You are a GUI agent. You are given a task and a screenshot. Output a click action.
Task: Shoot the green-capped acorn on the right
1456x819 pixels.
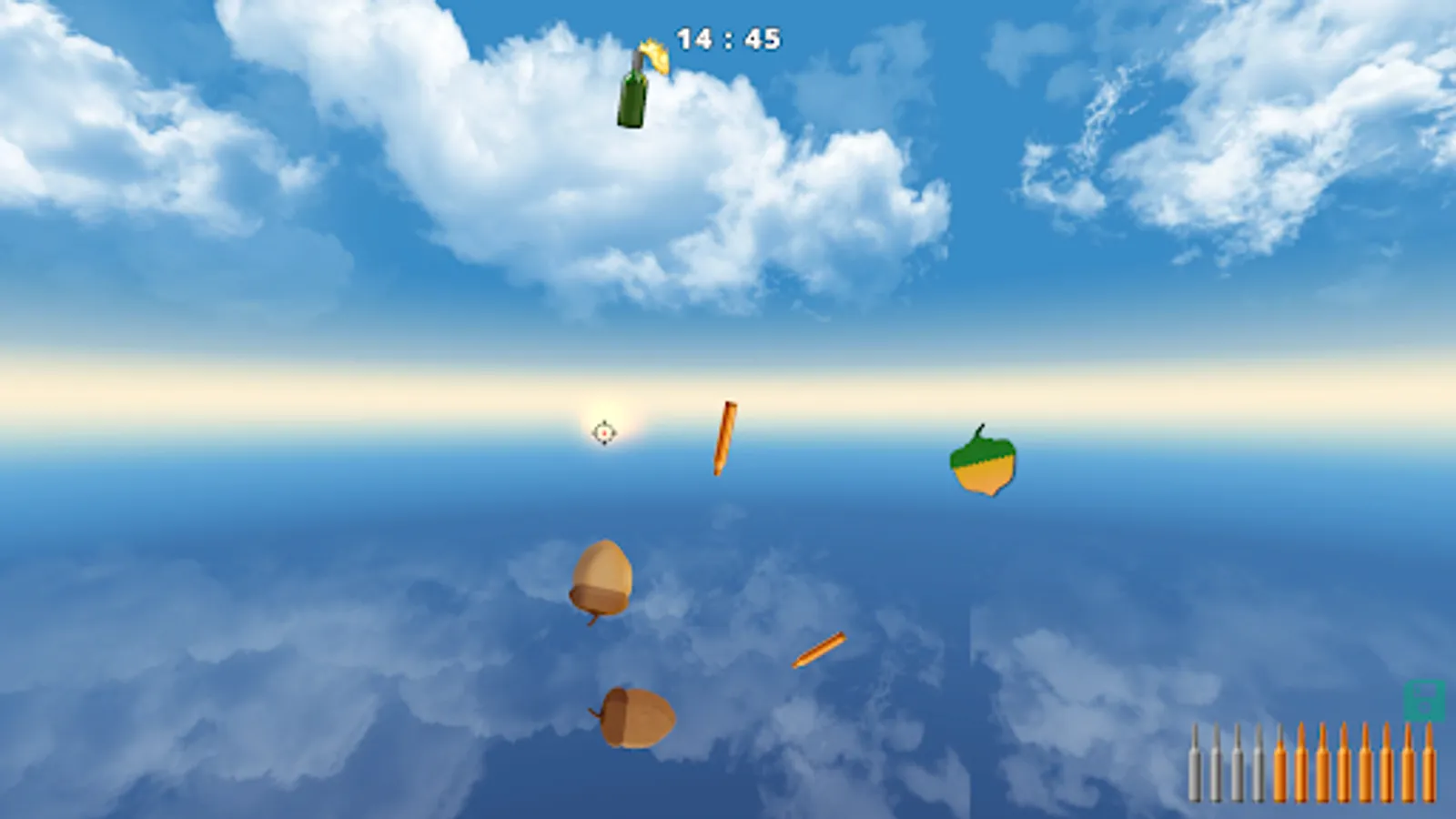pyautogui.click(x=985, y=464)
